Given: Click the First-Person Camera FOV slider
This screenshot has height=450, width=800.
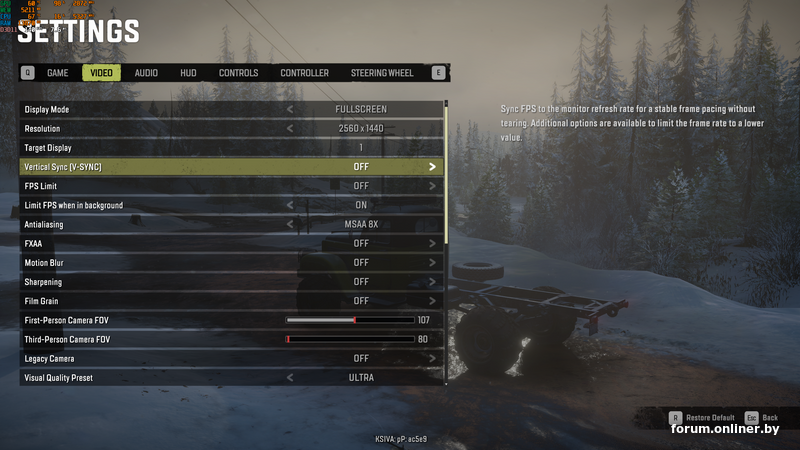Looking at the screenshot, I should pyautogui.click(x=350, y=320).
